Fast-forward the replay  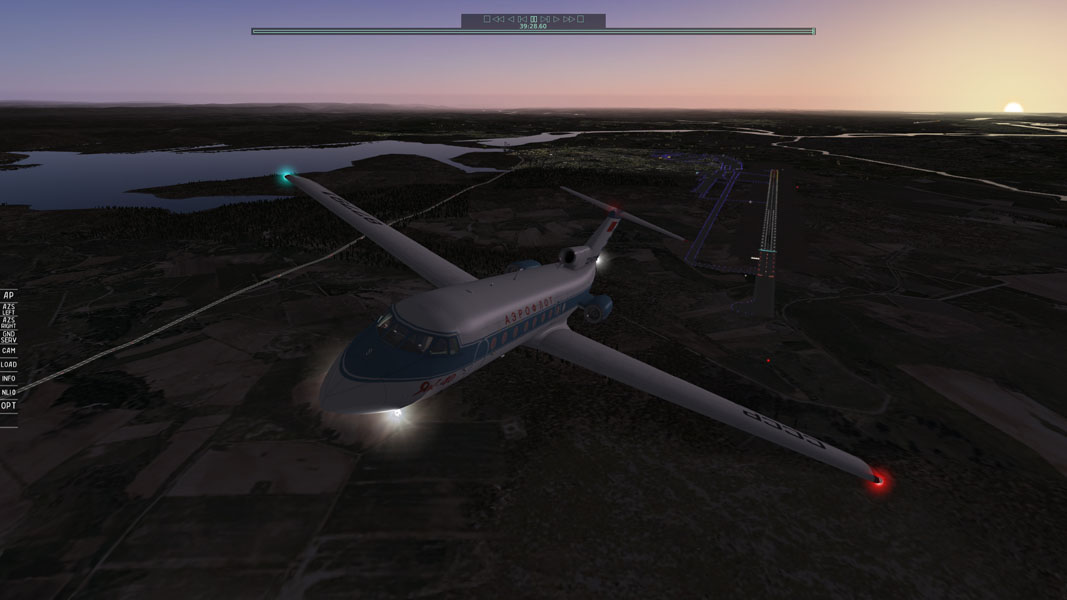point(569,19)
